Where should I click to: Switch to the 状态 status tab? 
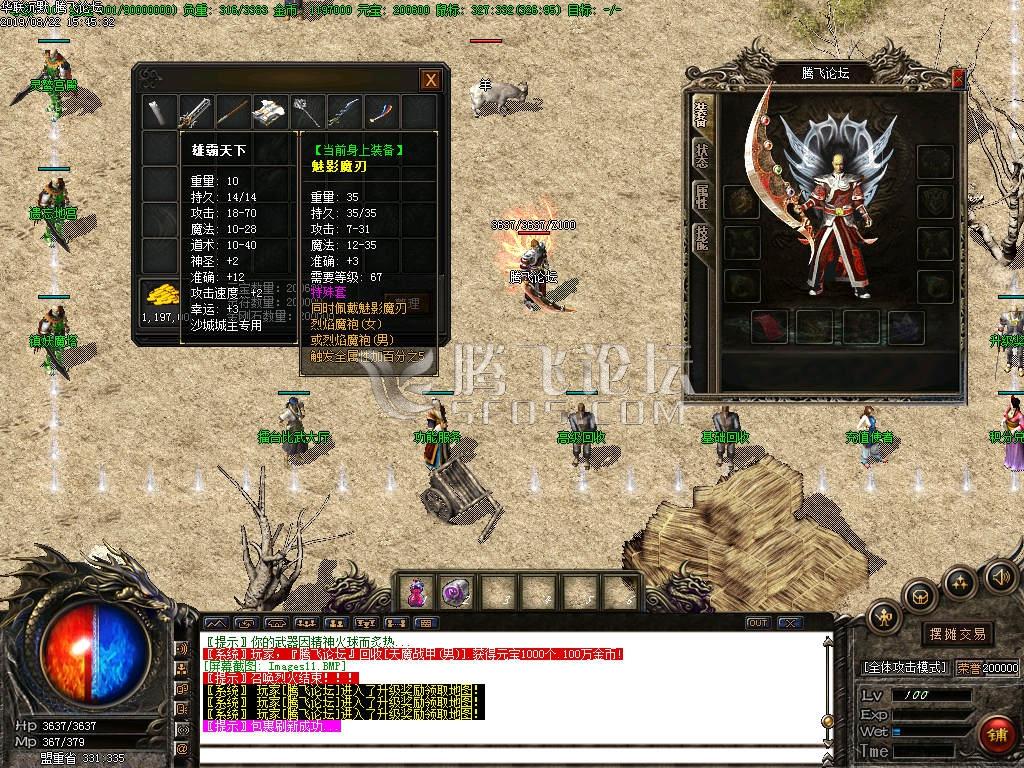[x=702, y=155]
